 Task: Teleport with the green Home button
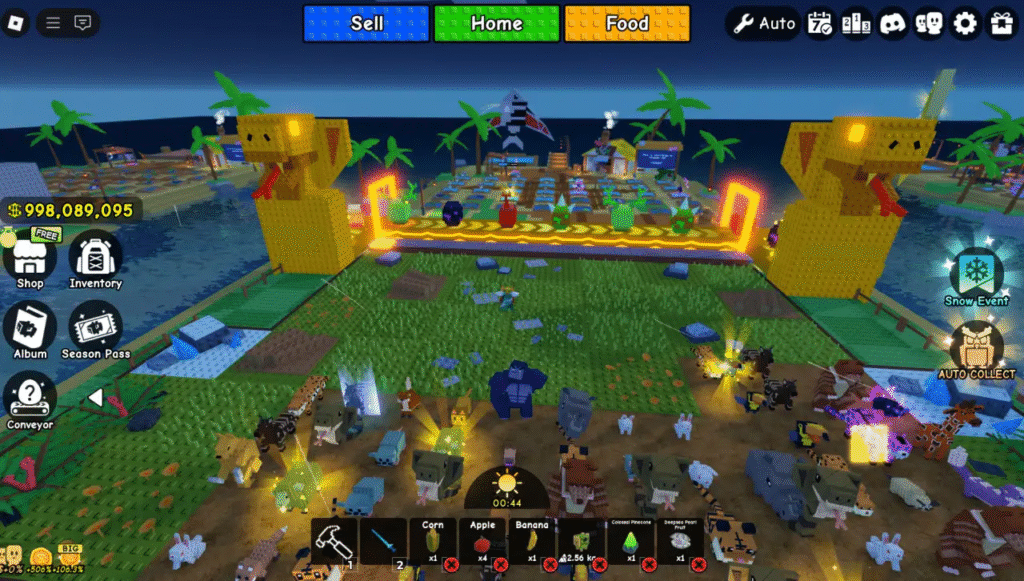[x=497, y=23]
